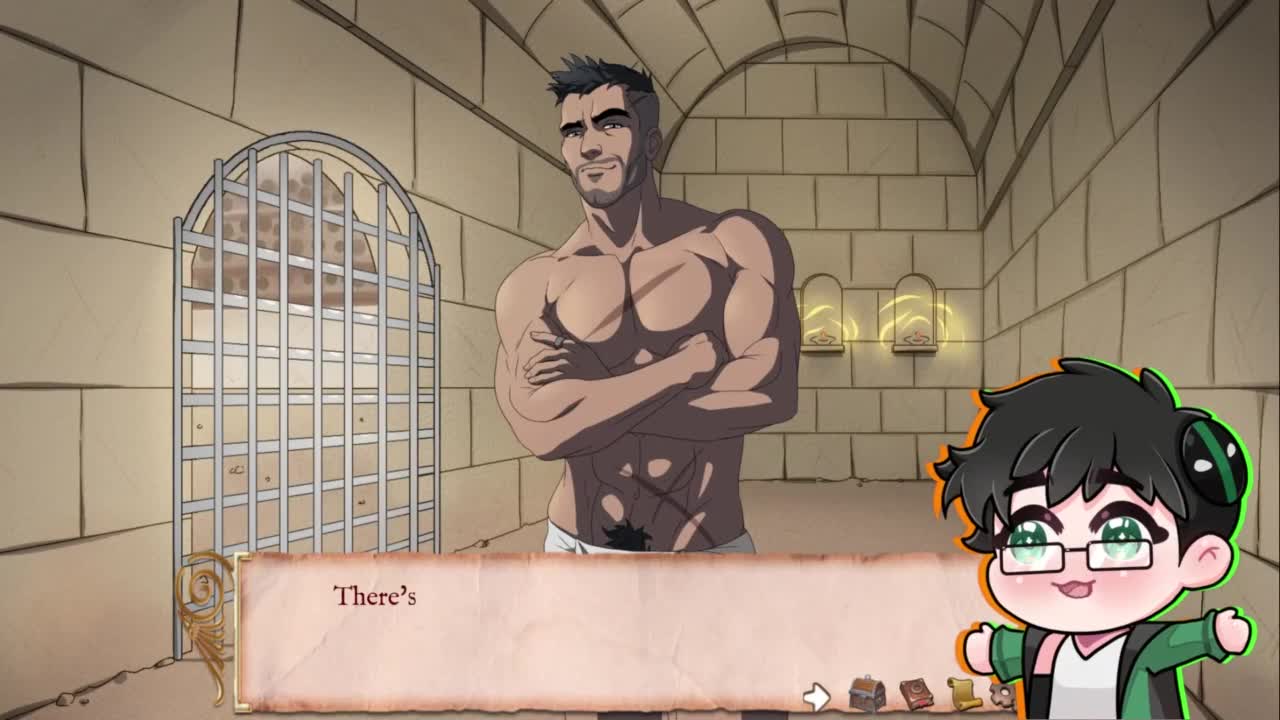Click the white arrow to advance dialogue
1280x720 pixels.
(x=817, y=696)
